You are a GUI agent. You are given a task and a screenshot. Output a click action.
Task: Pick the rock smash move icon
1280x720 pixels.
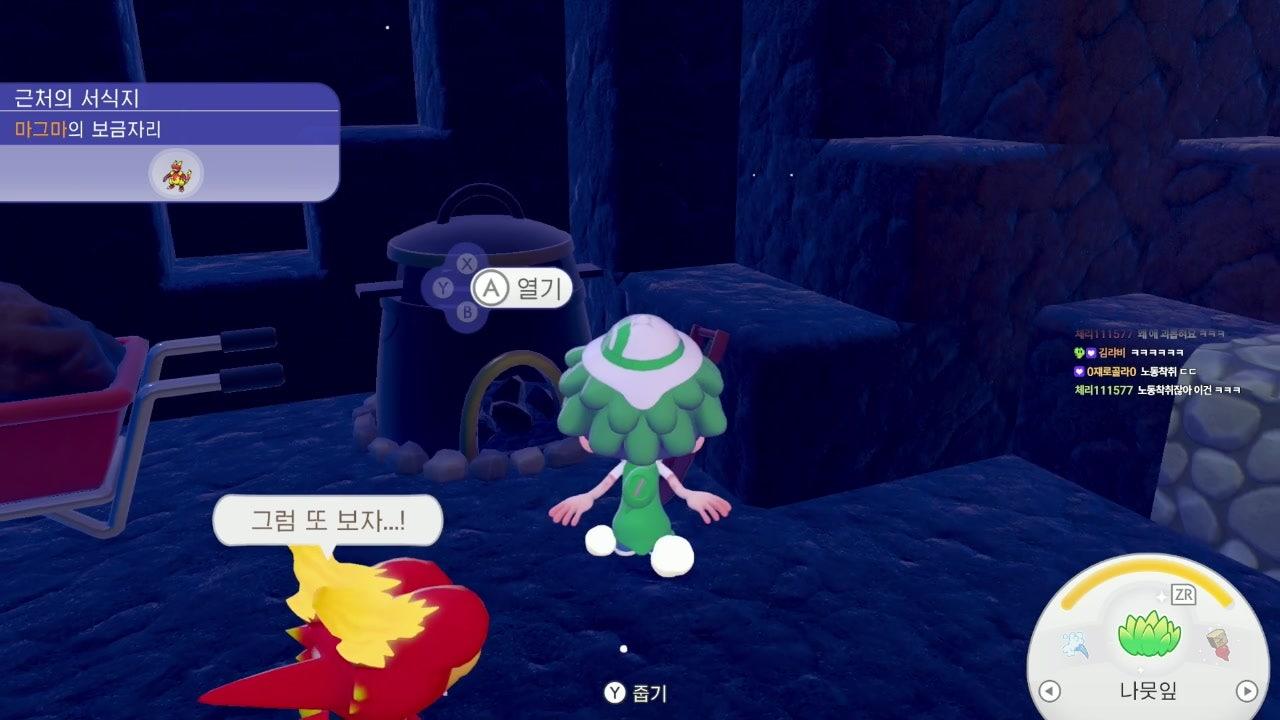(x=1218, y=643)
